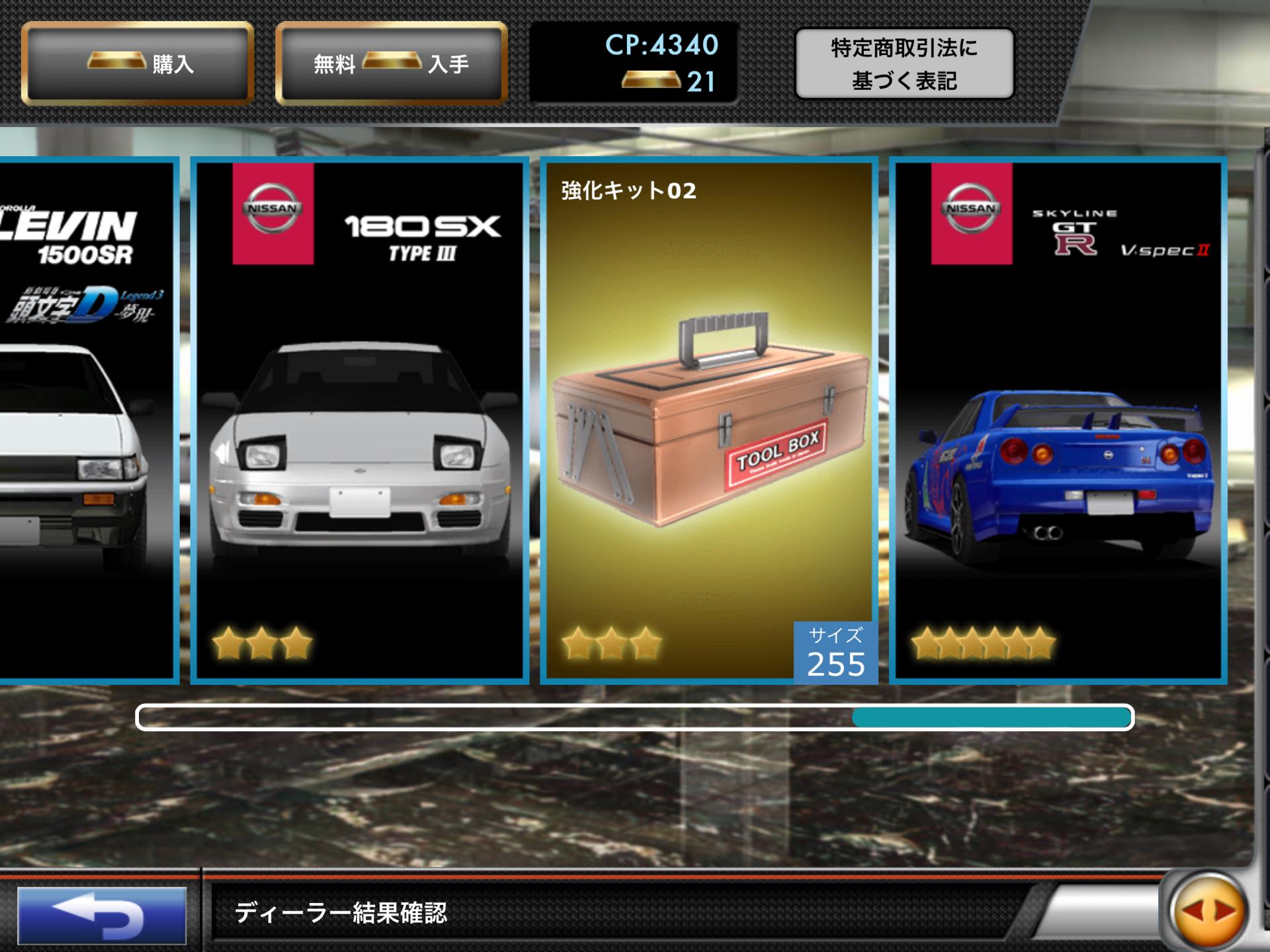Screen dimensions: 1270x952
Task: Click the teal card list scrollbar
Action: [x=992, y=717]
